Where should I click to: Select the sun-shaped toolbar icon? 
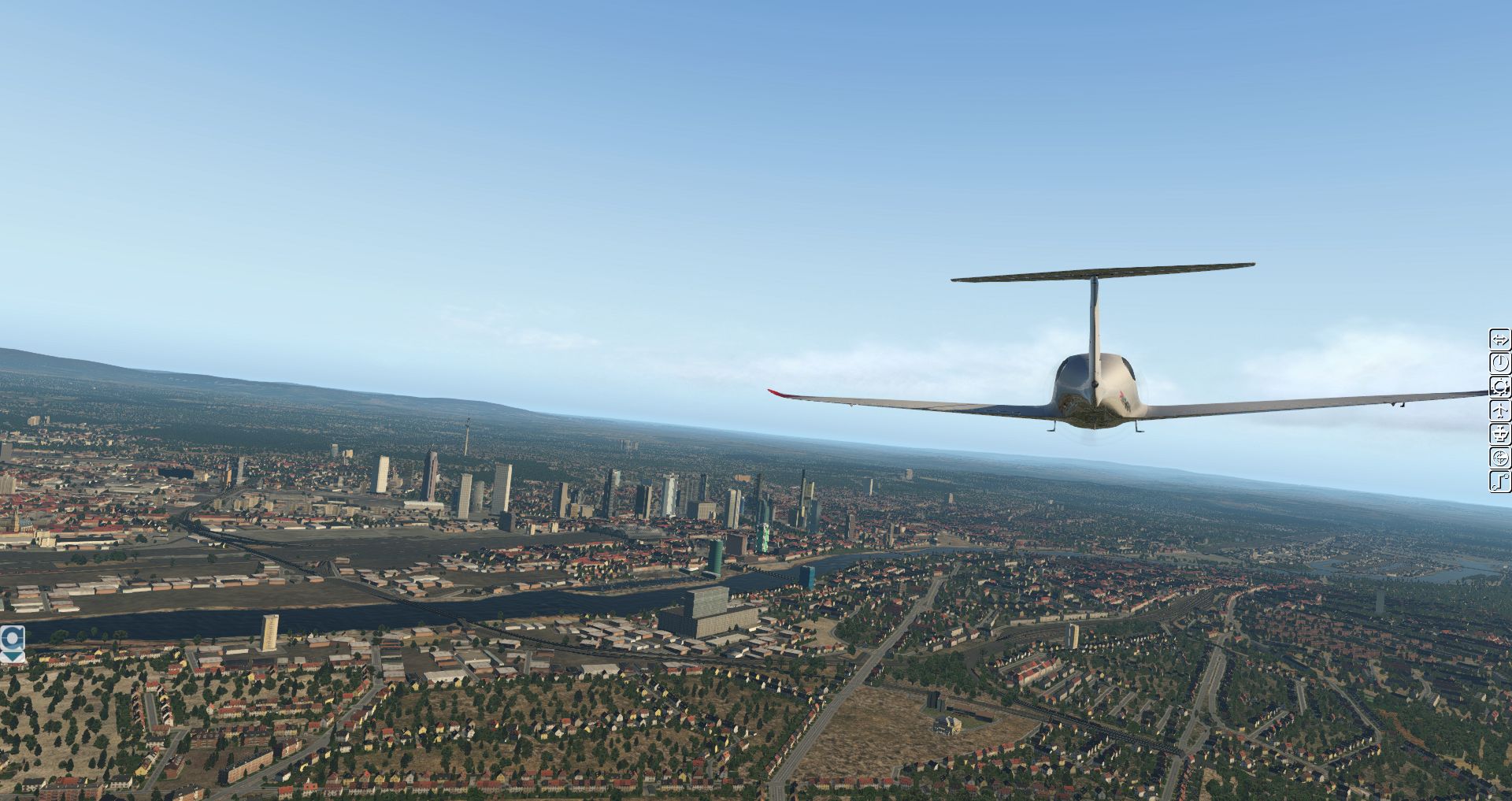click(1500, 387)
